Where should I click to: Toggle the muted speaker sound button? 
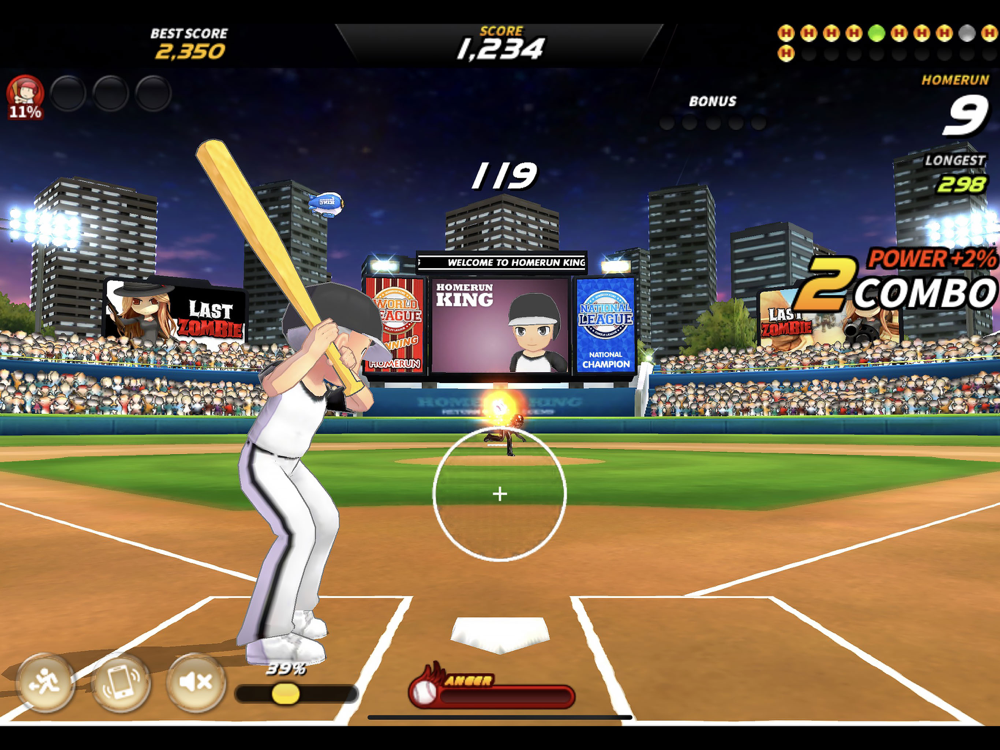pos(196,683)
